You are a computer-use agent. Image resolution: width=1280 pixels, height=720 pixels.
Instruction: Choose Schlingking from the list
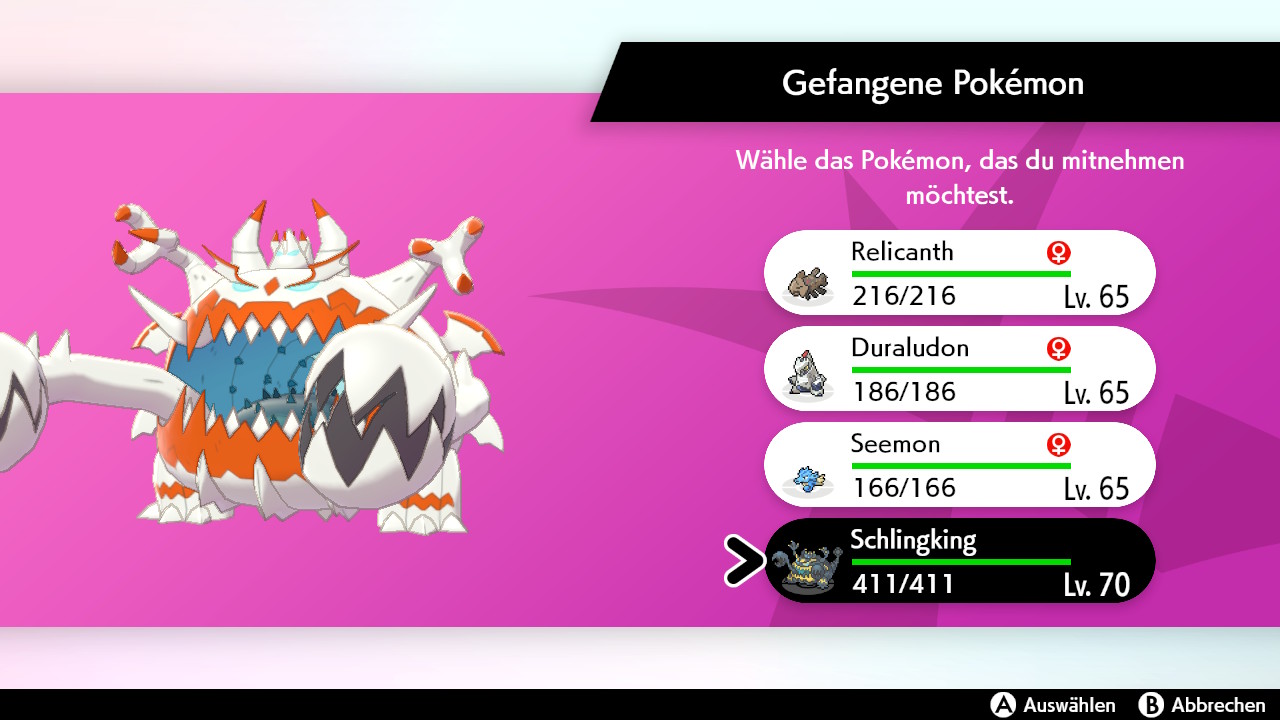(x=960, y=560)
